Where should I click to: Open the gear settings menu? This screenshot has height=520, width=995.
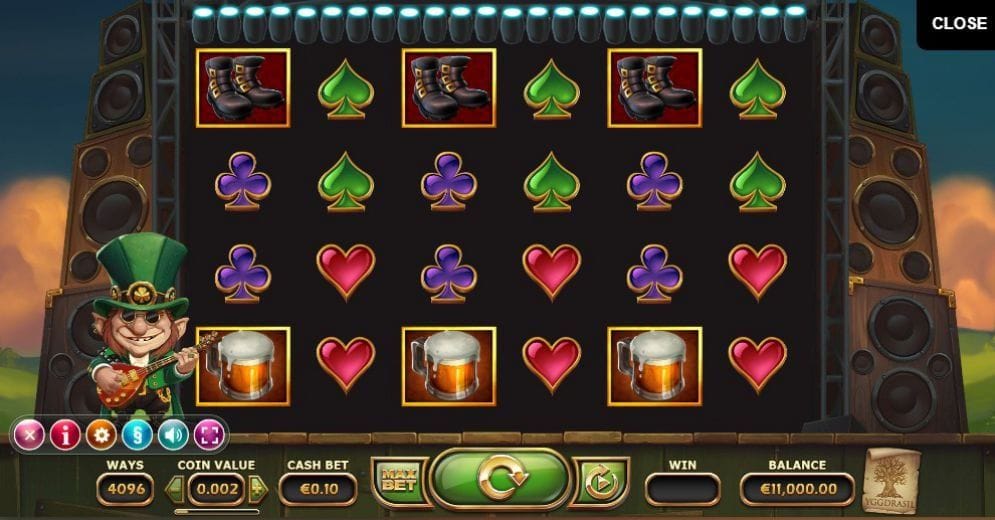101,435
